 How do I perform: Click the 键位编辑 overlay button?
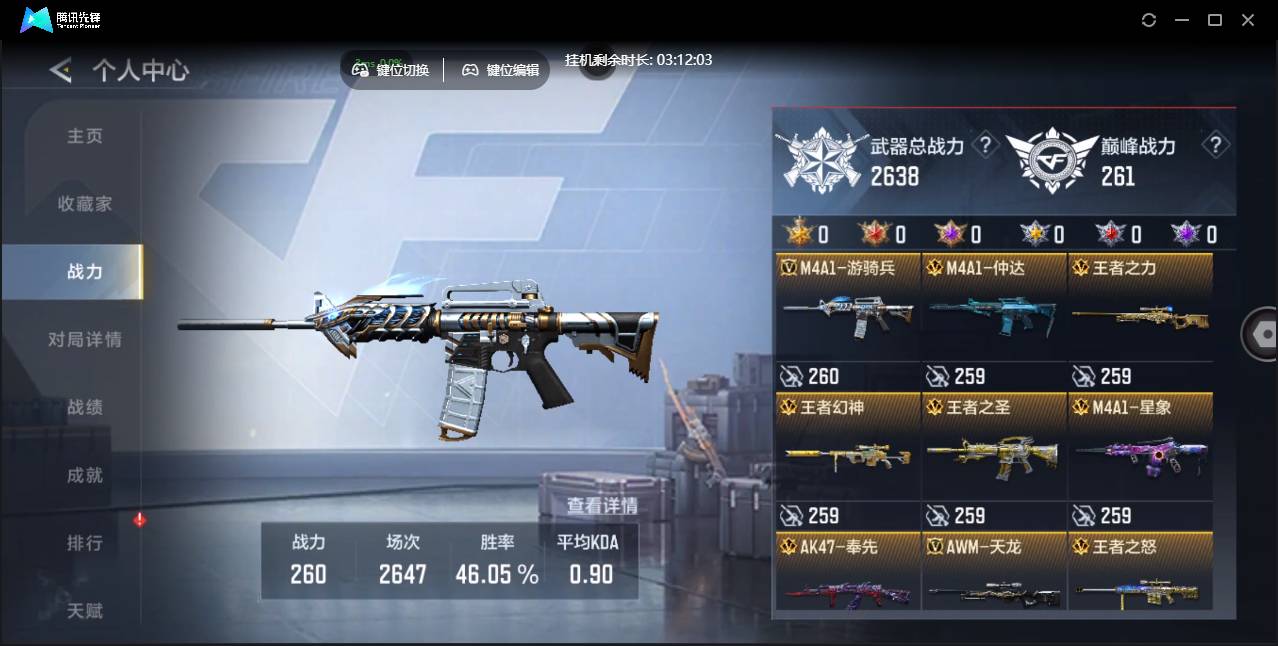500,70
